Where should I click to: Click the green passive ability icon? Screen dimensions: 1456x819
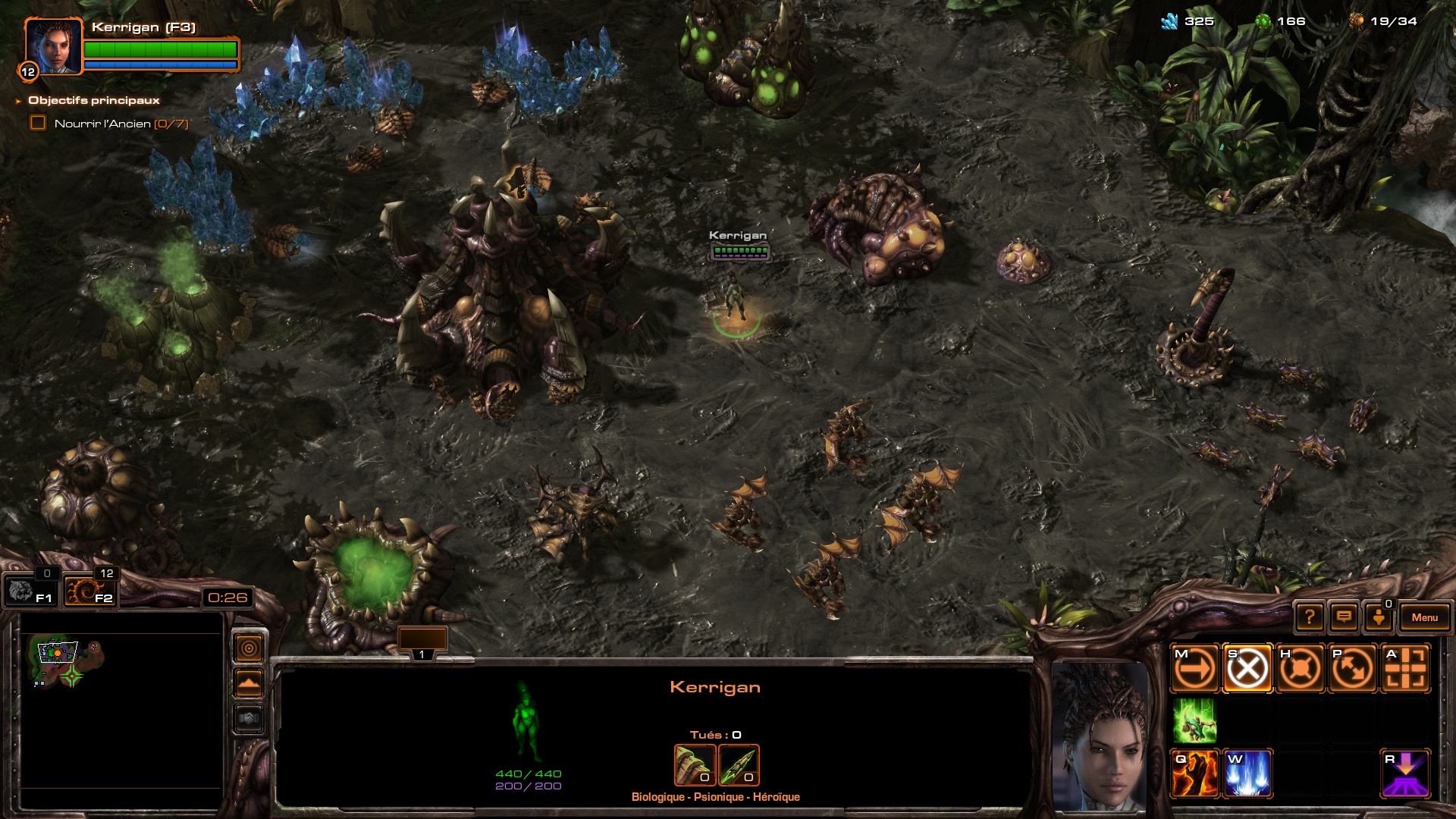[1195, 720]
